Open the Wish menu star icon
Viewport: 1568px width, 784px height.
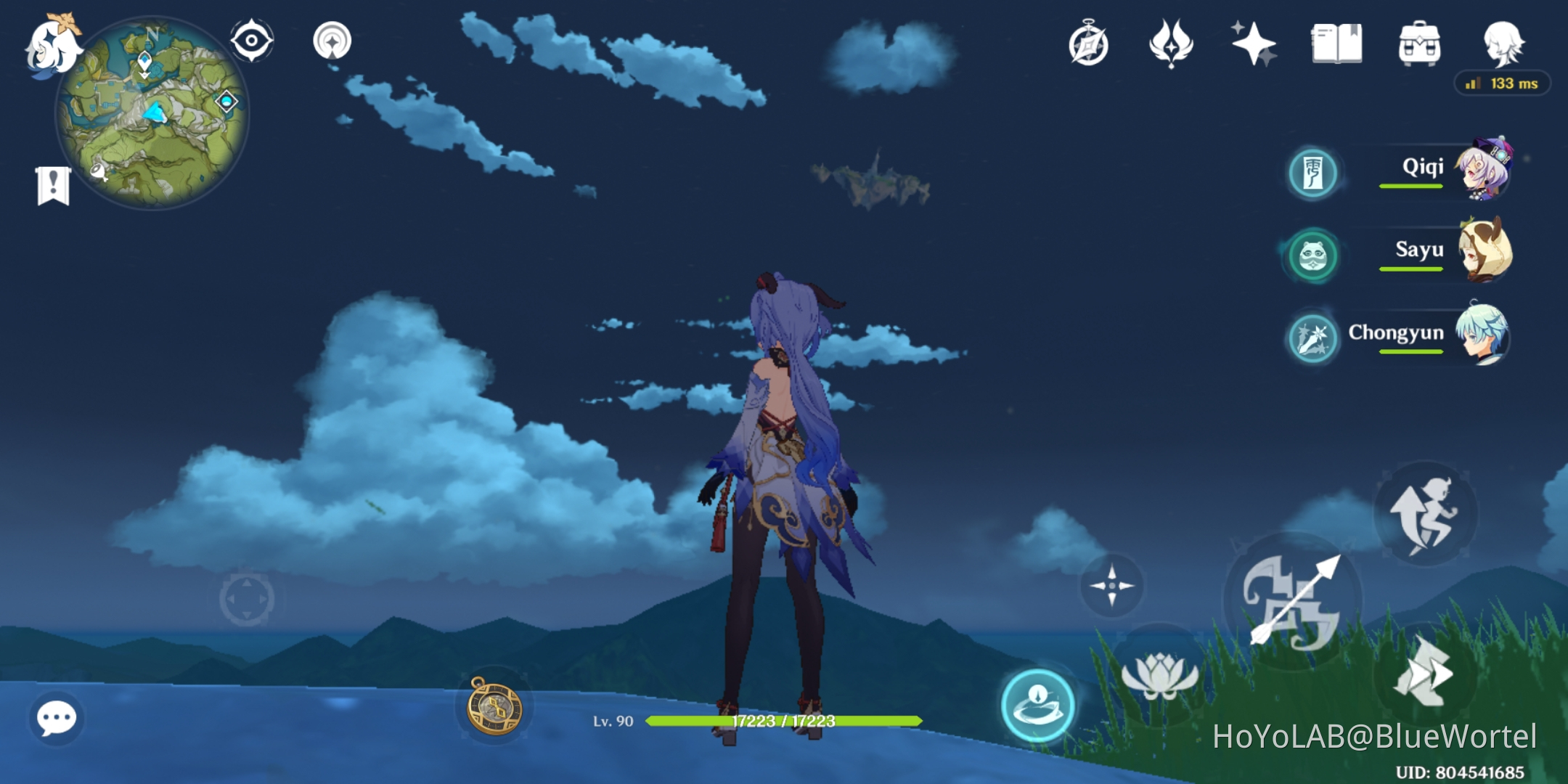[1255, 44]
